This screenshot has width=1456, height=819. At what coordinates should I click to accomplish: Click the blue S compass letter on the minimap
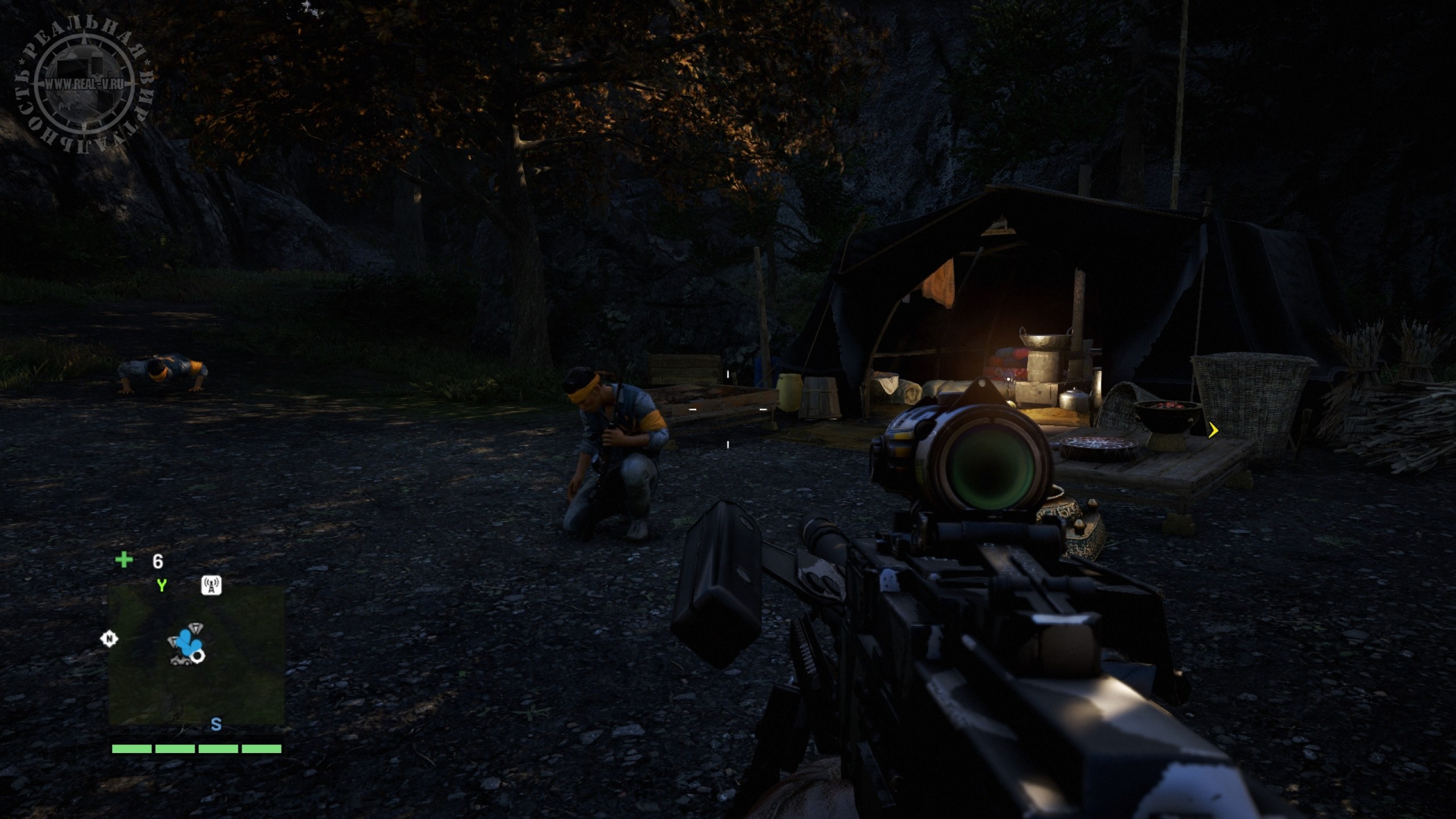click(x=216, y=724)
